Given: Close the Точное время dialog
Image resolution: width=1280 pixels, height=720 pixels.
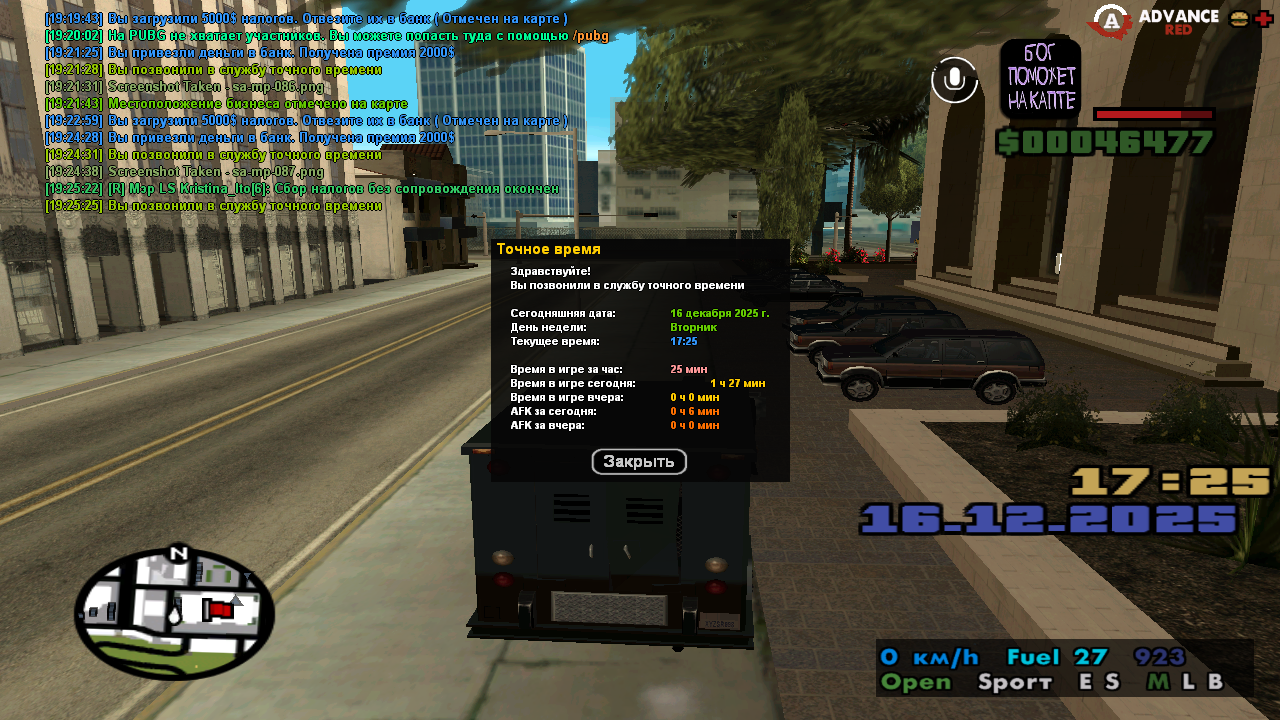Looking at the screenshot, I should pos(639,462).
